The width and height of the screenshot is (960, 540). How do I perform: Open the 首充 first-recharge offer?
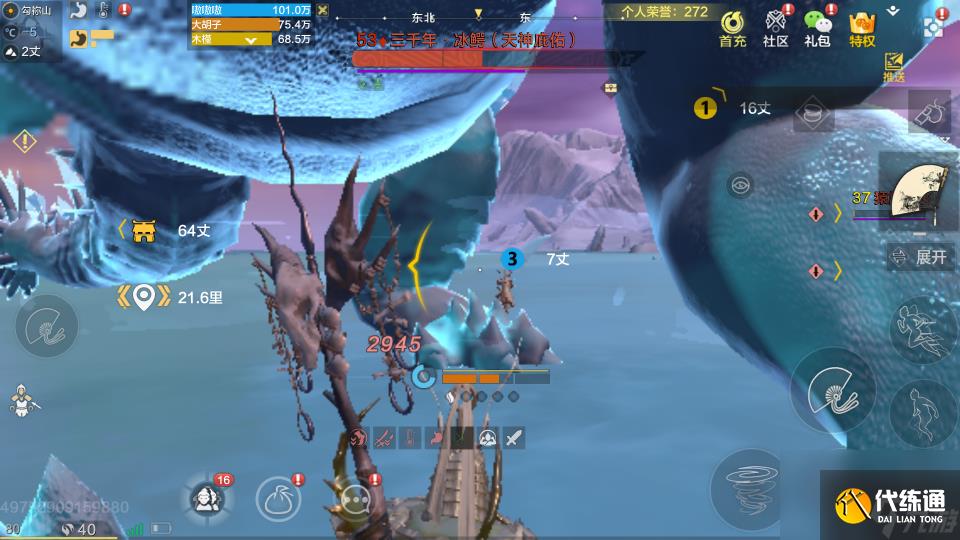(x=732, y=27)
